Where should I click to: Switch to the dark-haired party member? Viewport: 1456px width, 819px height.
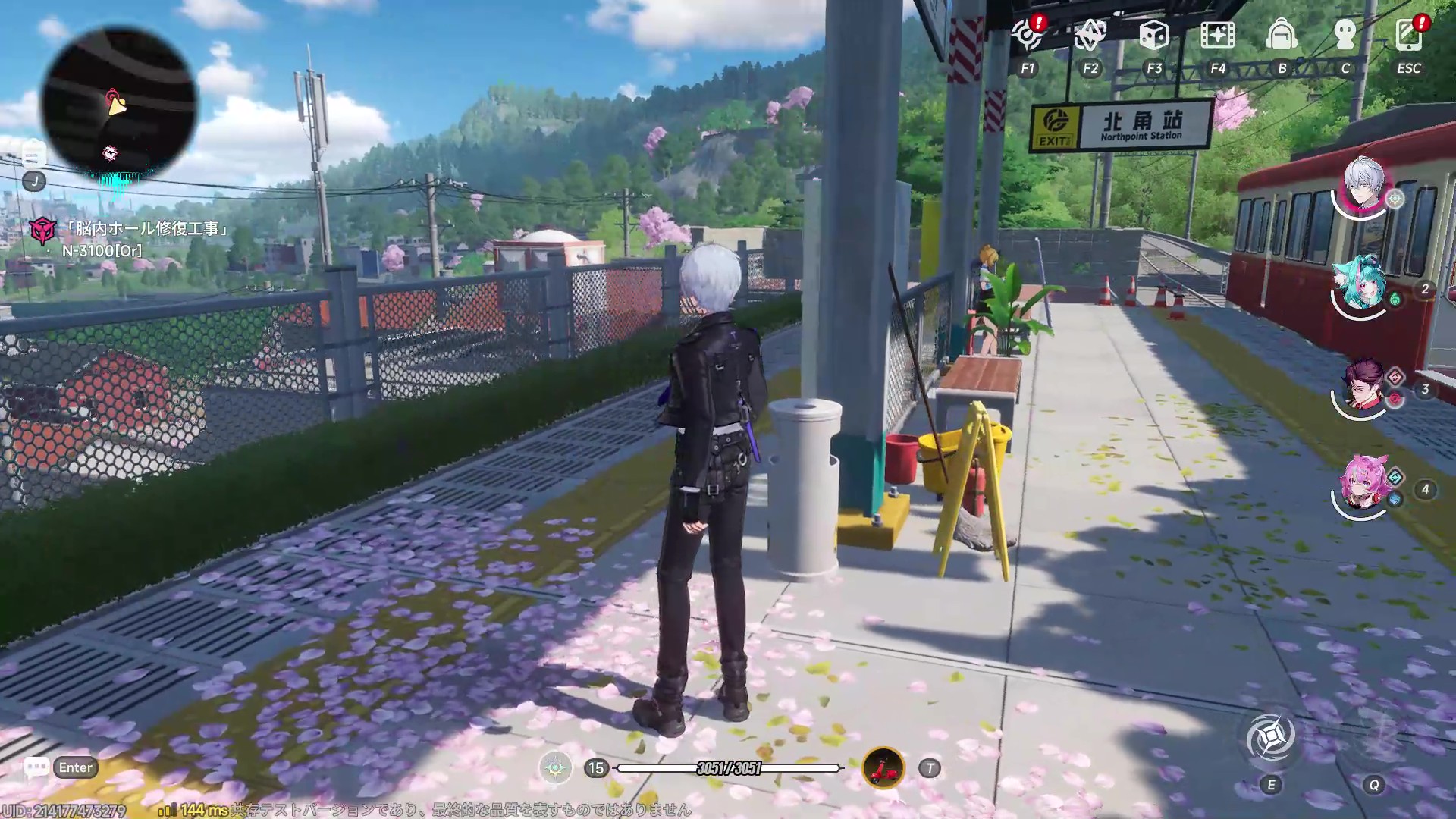1363,387
